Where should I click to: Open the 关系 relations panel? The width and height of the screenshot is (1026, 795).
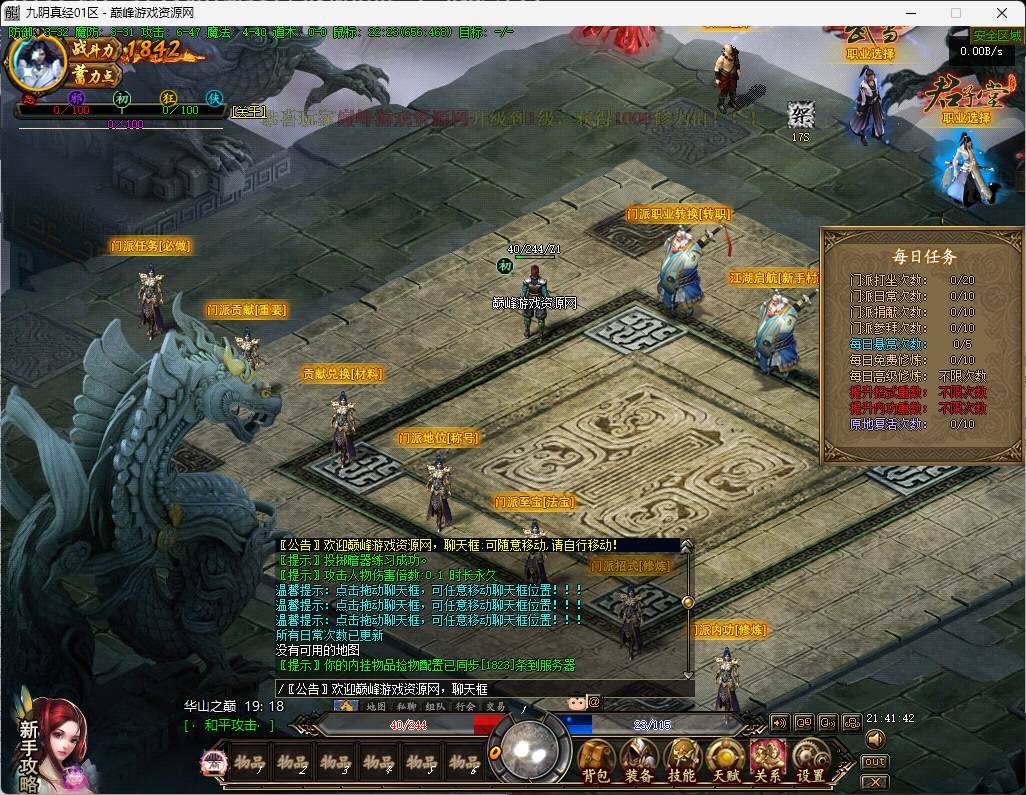(x=768, y=762)
